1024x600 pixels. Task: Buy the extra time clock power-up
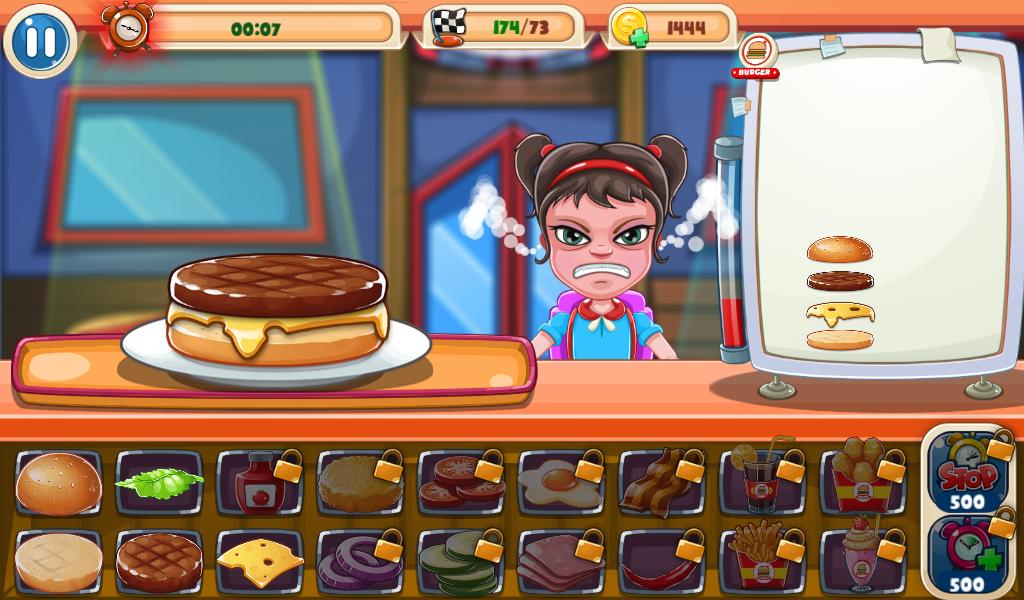(x=967, y=555)
